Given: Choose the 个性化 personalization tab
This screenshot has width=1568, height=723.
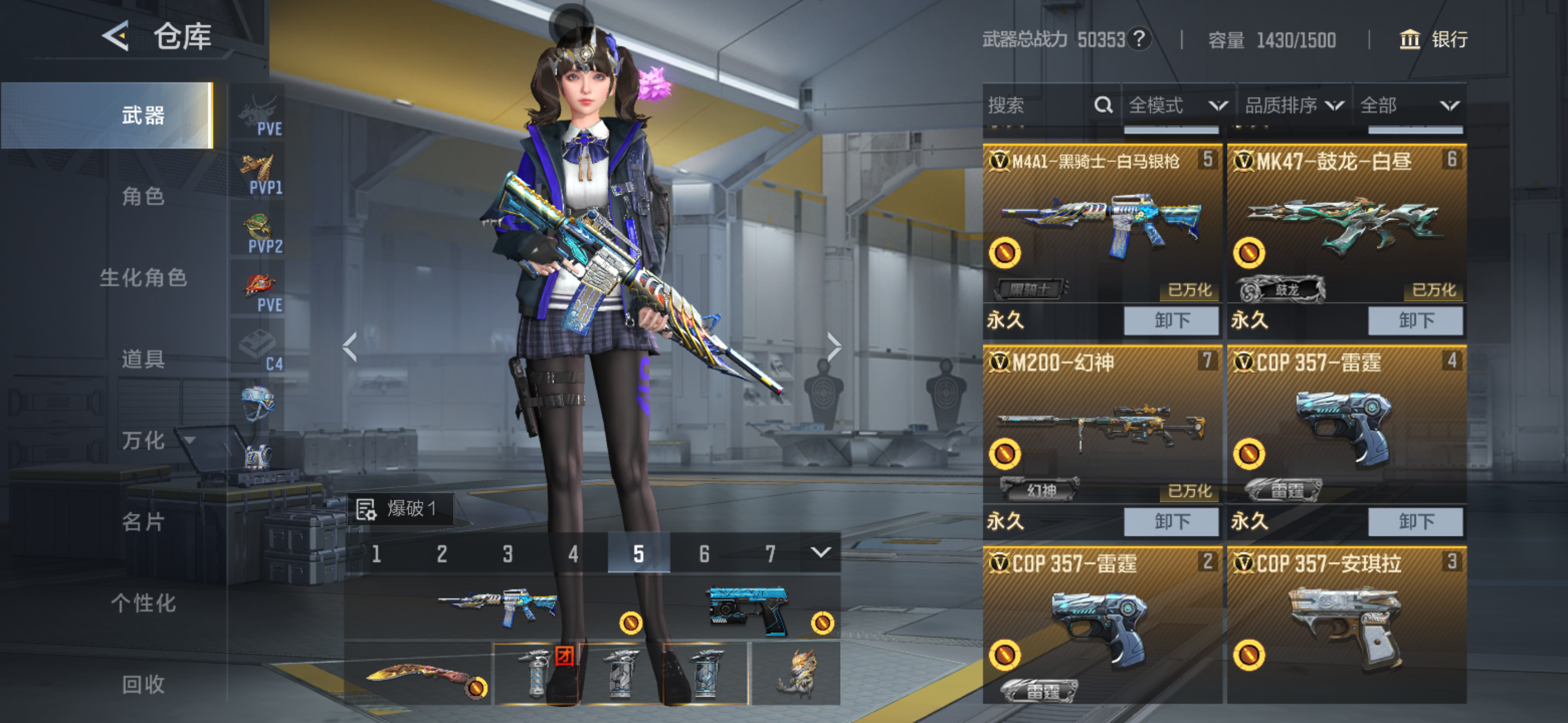Looking at the screenshot, I should click(x=143, y=603).
